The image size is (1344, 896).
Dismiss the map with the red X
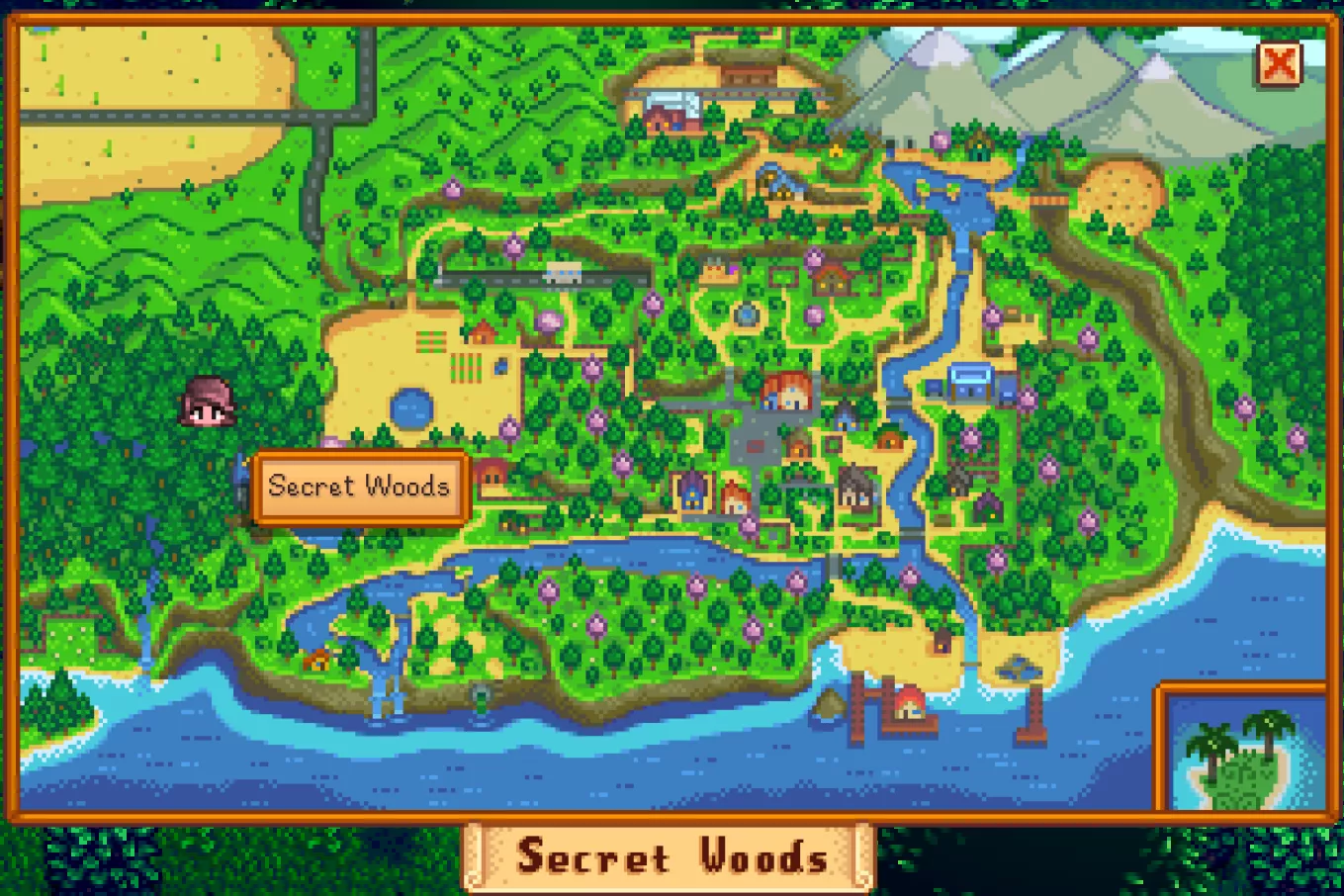pyautogui.click(x=1280, y=63)
